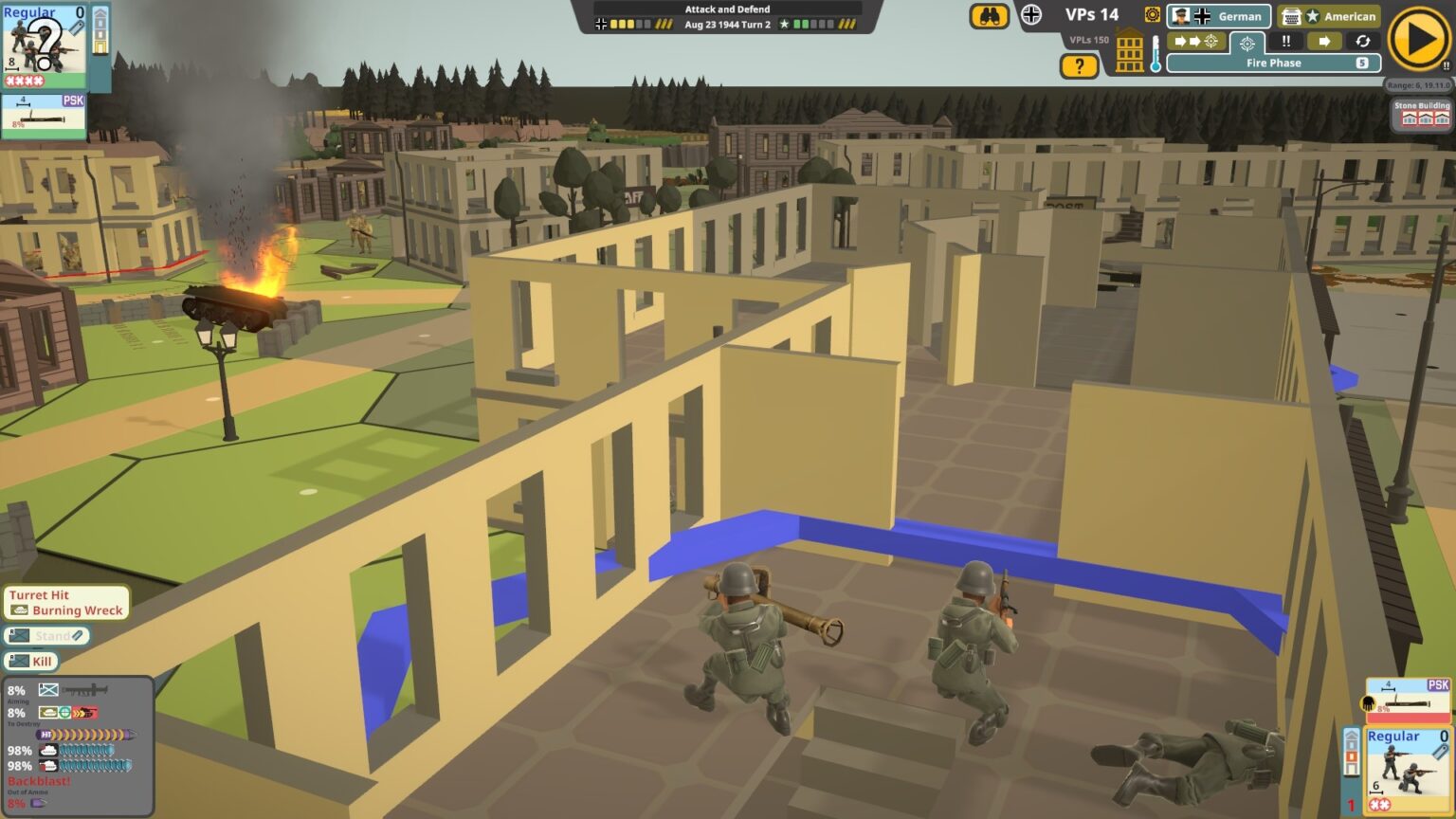Click the Attack and Defend scenario title

727,9
